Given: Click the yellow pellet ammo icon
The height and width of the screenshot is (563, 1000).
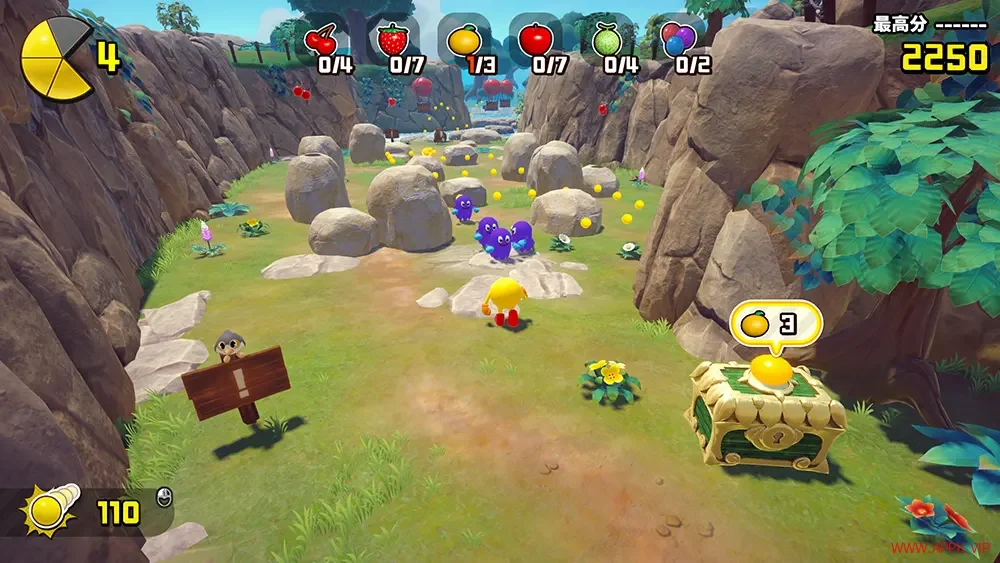Looking at the screenshot, I should [47, 512].
